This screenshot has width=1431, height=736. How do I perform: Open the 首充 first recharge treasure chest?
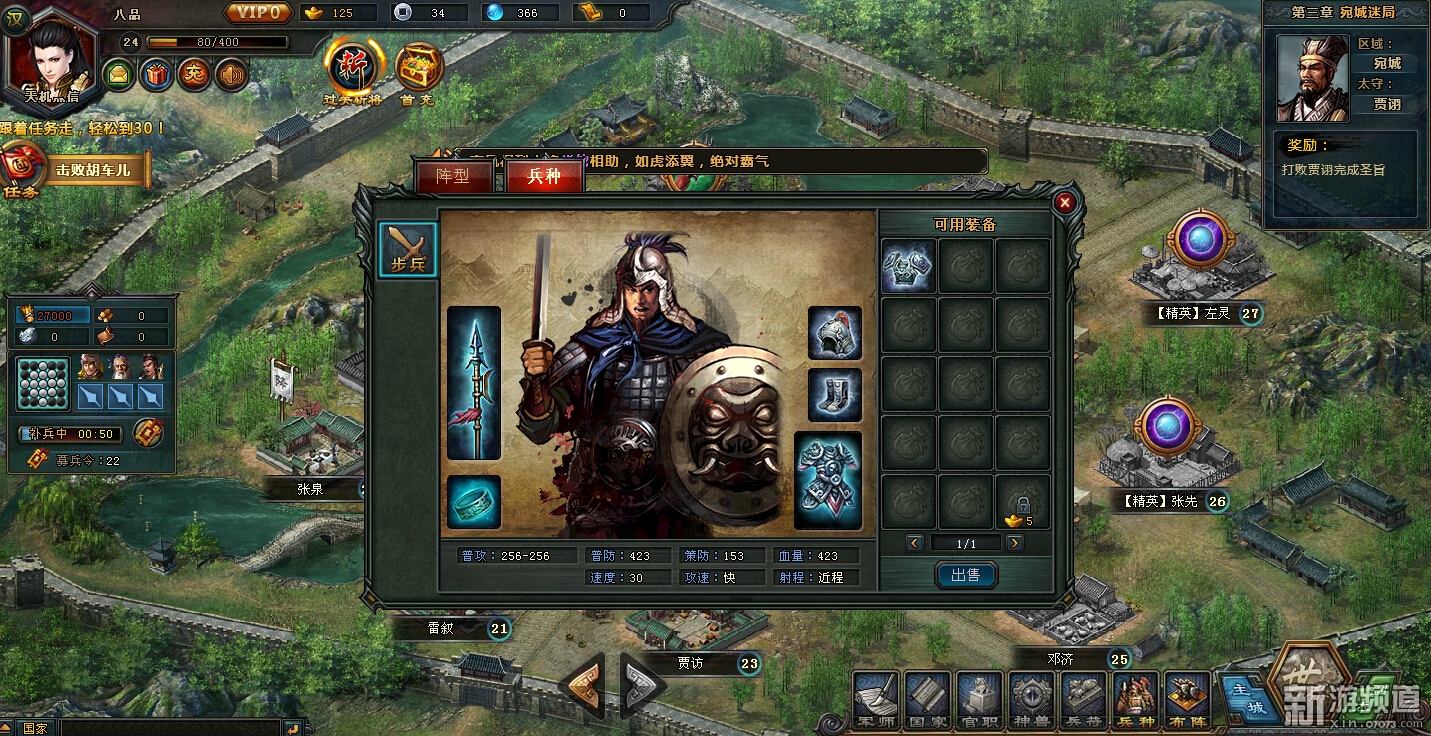(419, 70)
